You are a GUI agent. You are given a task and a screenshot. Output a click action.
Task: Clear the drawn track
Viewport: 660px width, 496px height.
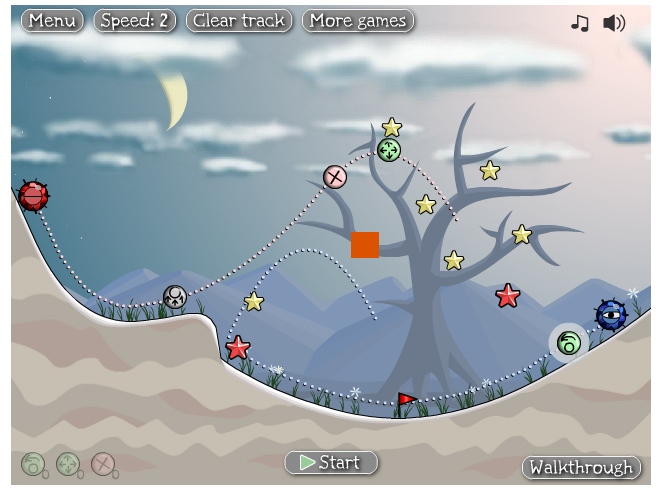(x=239, y=20)
